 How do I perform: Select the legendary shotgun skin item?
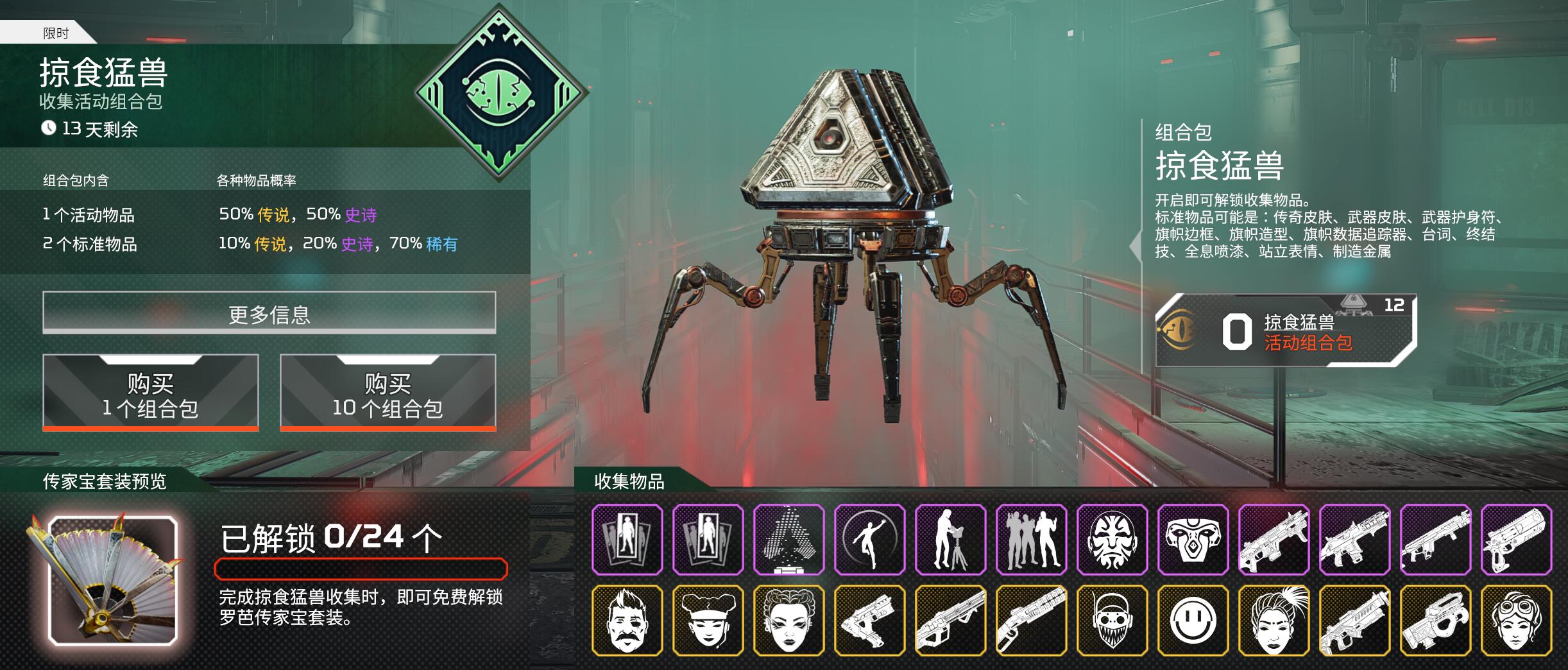pyautogui.click(x=1031, y=620)
